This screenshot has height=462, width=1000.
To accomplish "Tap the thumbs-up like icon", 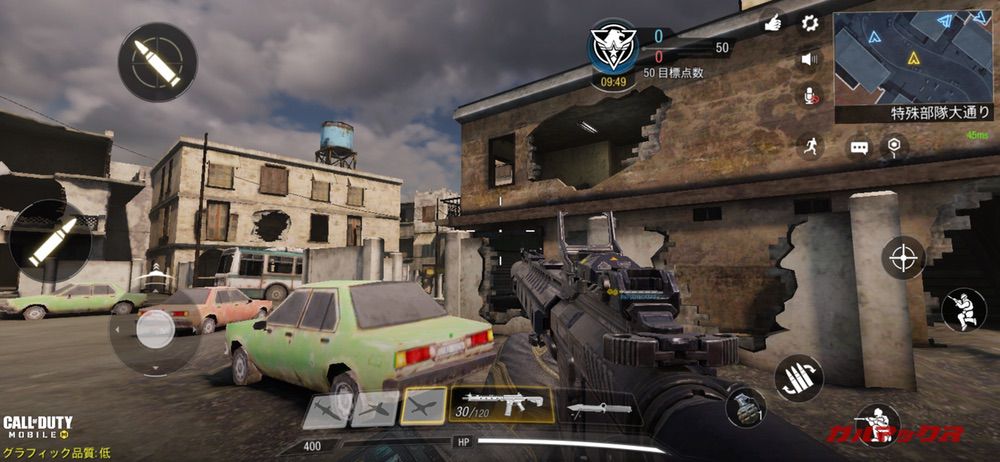I will coord(772,22).
